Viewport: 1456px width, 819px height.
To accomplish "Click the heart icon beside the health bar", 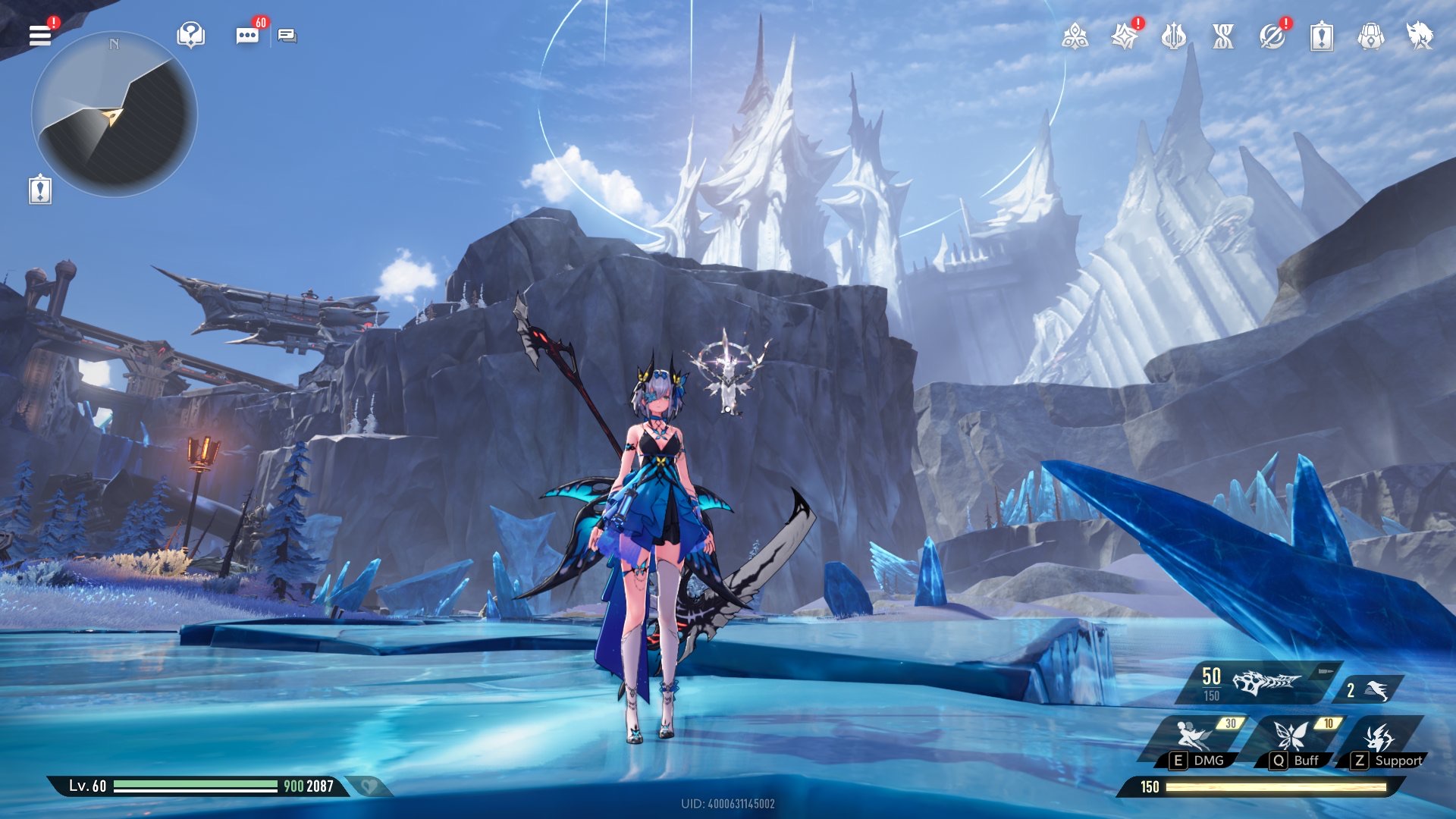I will 369,786.
